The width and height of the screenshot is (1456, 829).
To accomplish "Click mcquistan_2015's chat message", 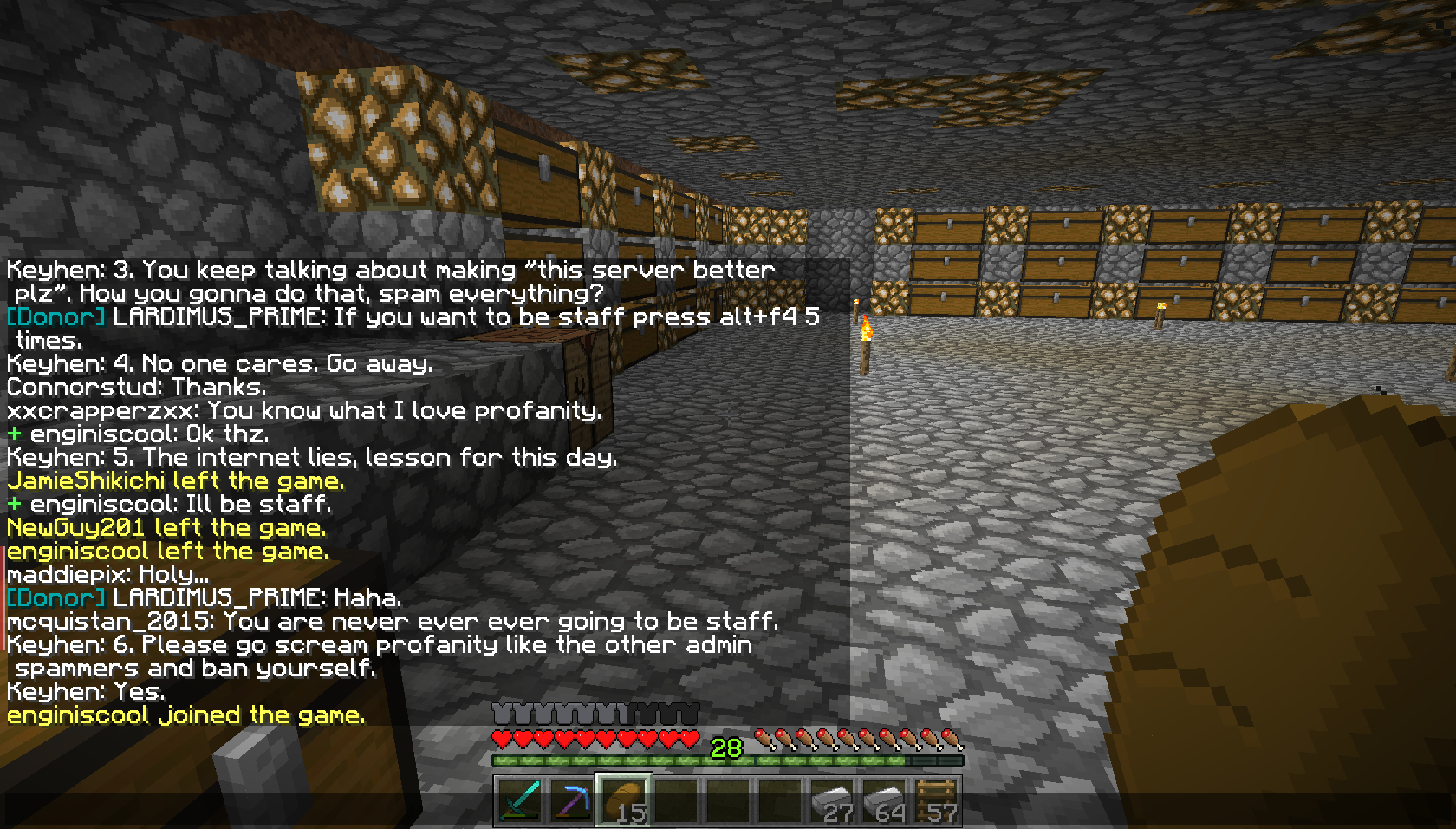I will 394,621.
